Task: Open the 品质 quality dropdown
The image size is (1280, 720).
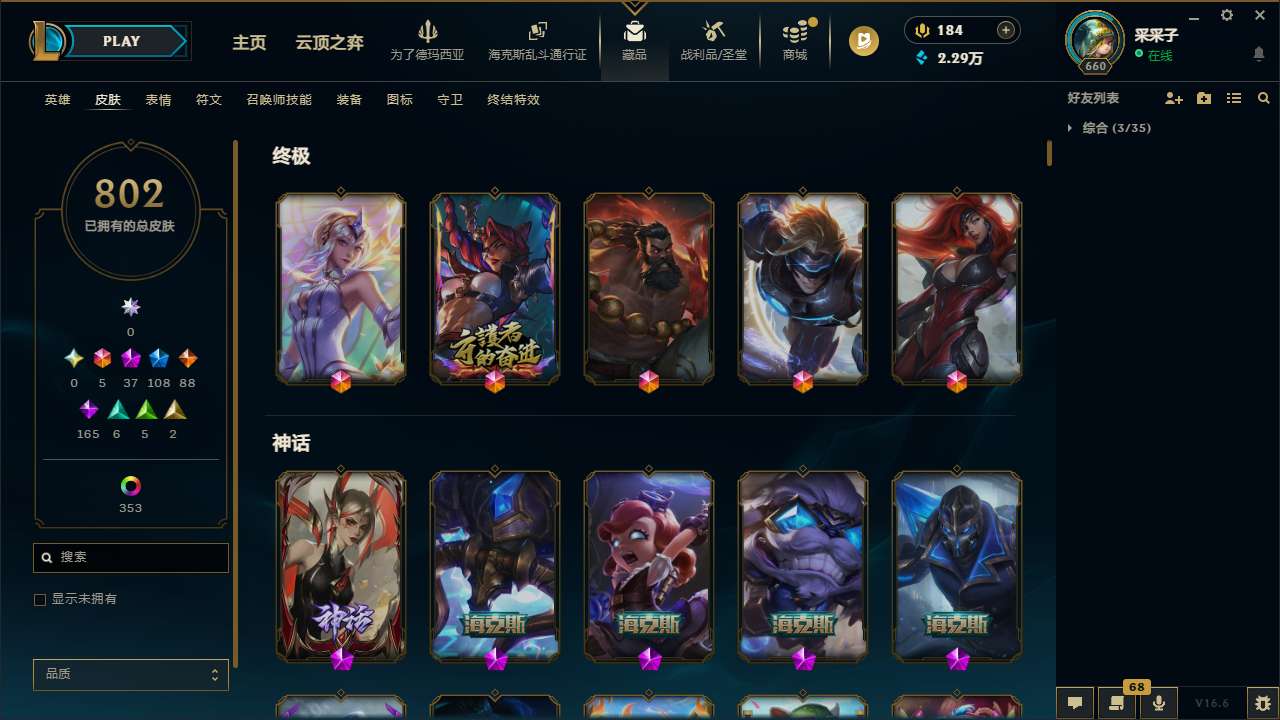Action: click(x=130, y=674)
